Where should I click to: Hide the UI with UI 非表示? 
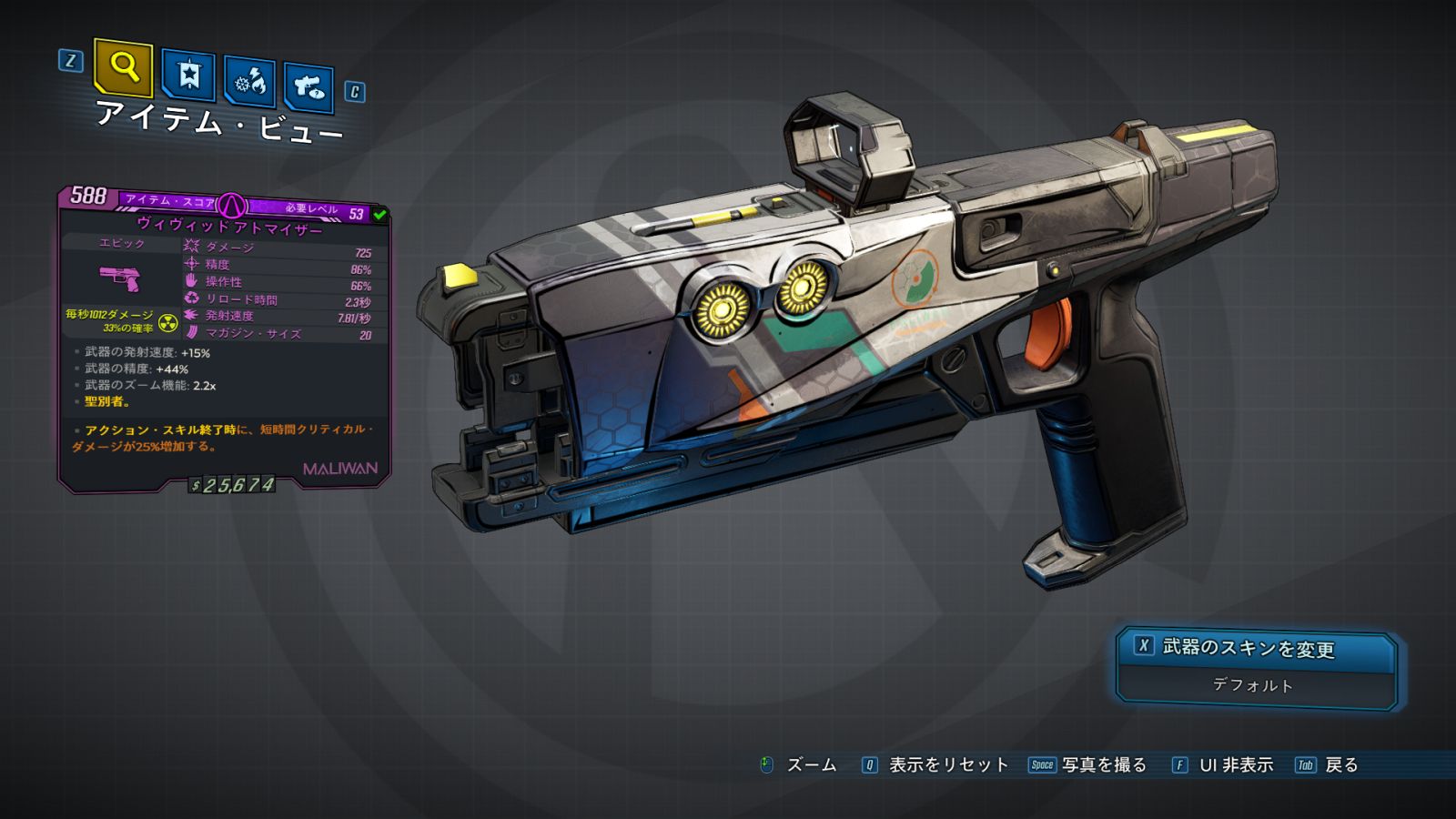(x=1223, y=765)
